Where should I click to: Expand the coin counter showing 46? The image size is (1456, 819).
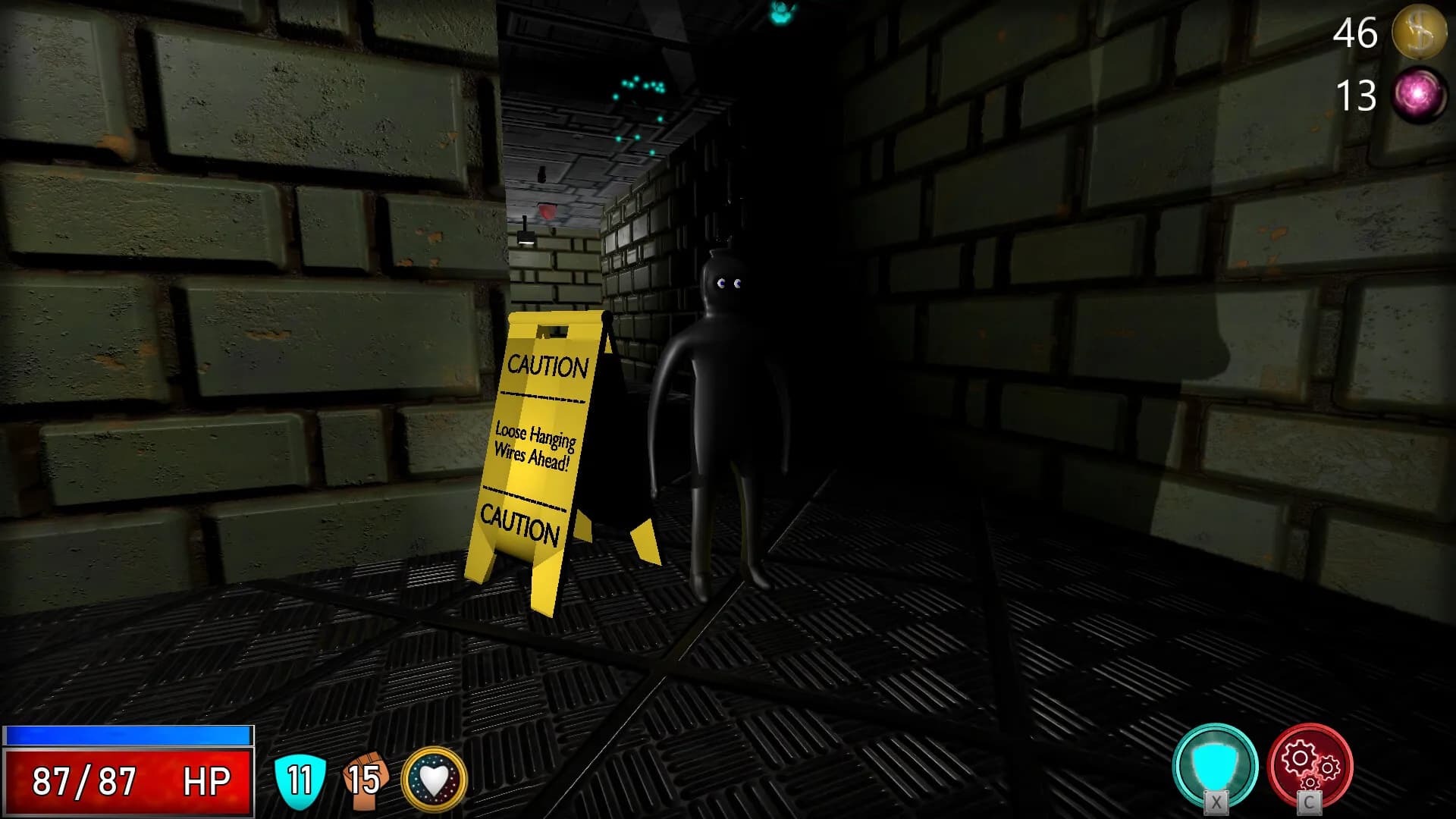[x=1355, y=33]
